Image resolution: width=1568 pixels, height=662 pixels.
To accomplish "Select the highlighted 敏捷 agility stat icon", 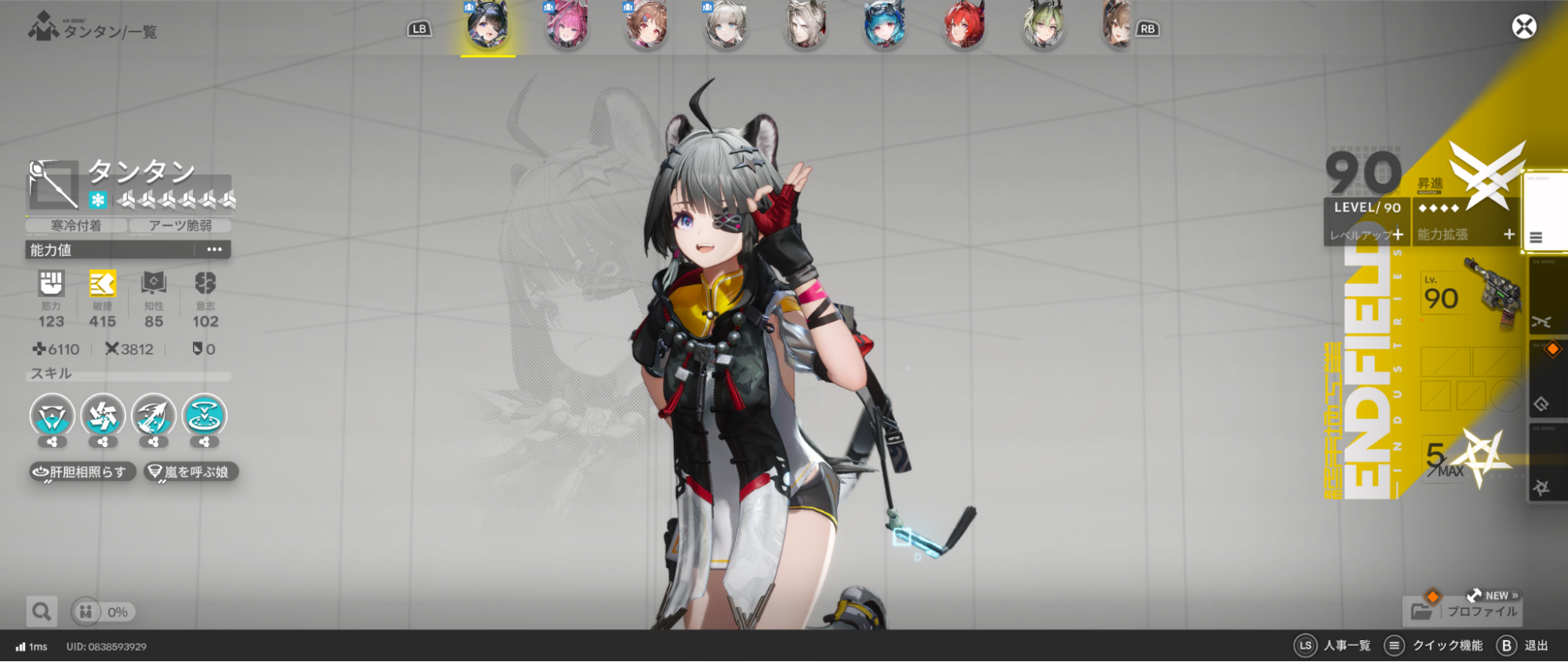I will pos(101,284).
